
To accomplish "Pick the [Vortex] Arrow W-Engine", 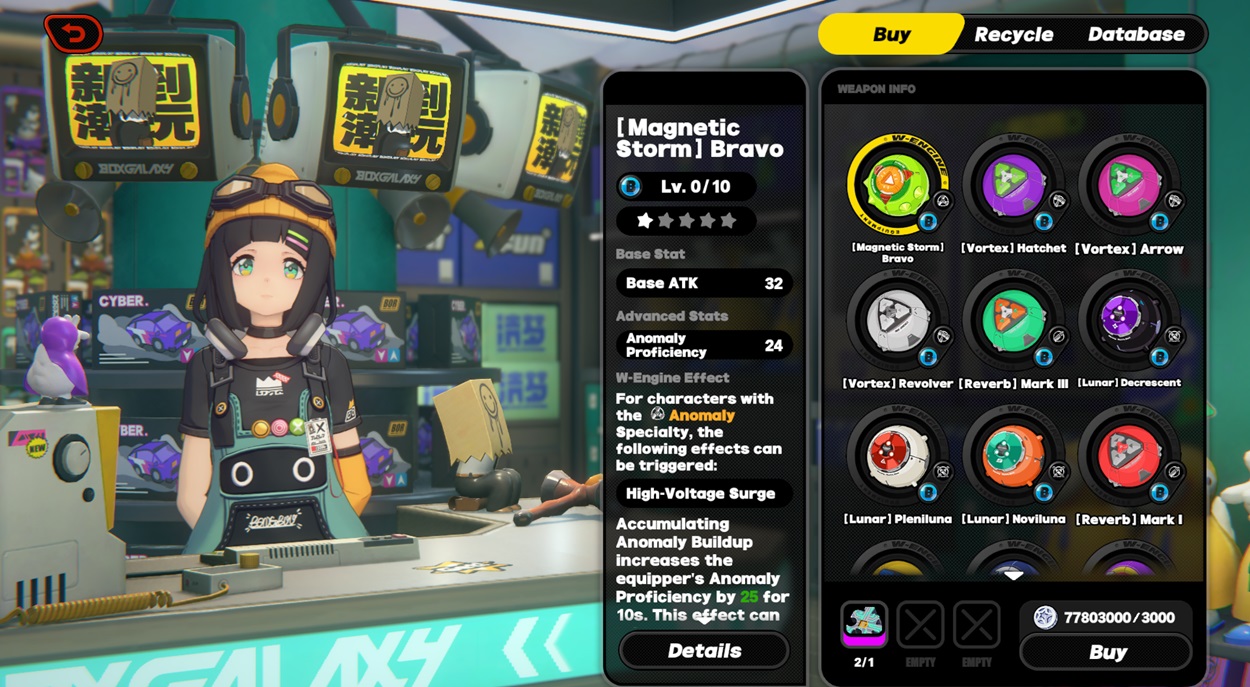I will tap(1129, 187).
